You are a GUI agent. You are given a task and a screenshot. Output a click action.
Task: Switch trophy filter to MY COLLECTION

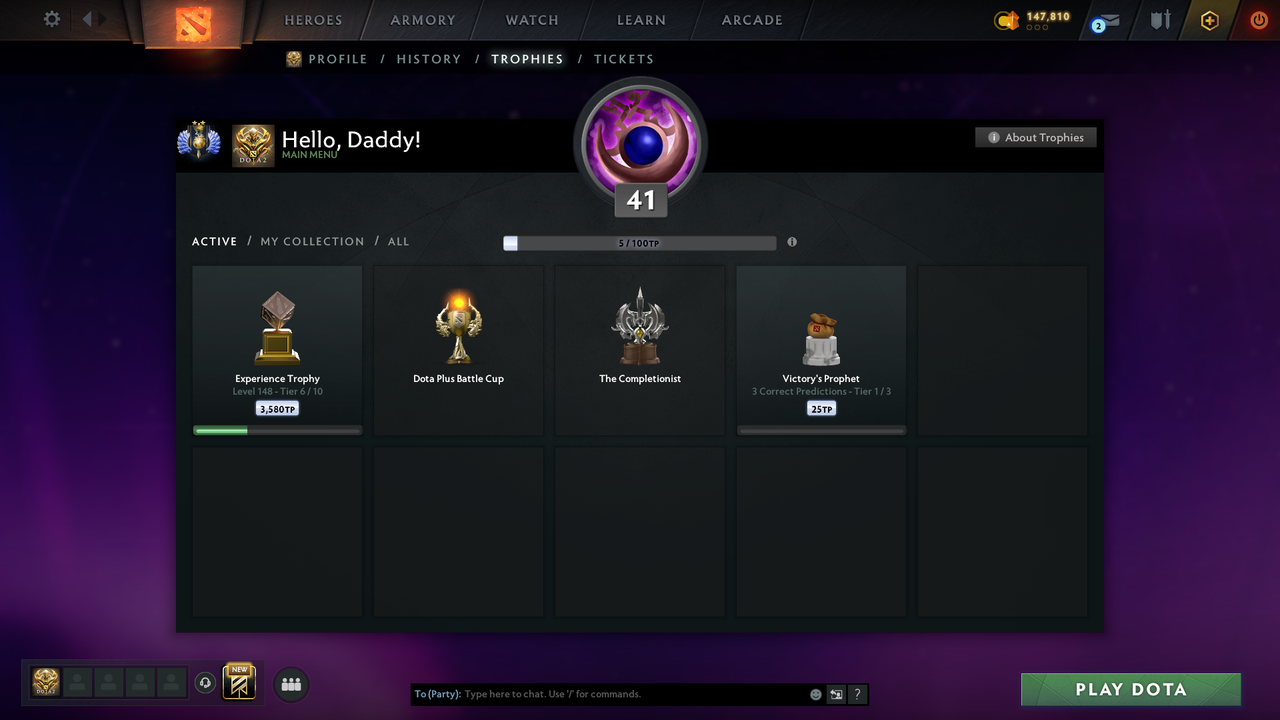[x=312, y=241]
